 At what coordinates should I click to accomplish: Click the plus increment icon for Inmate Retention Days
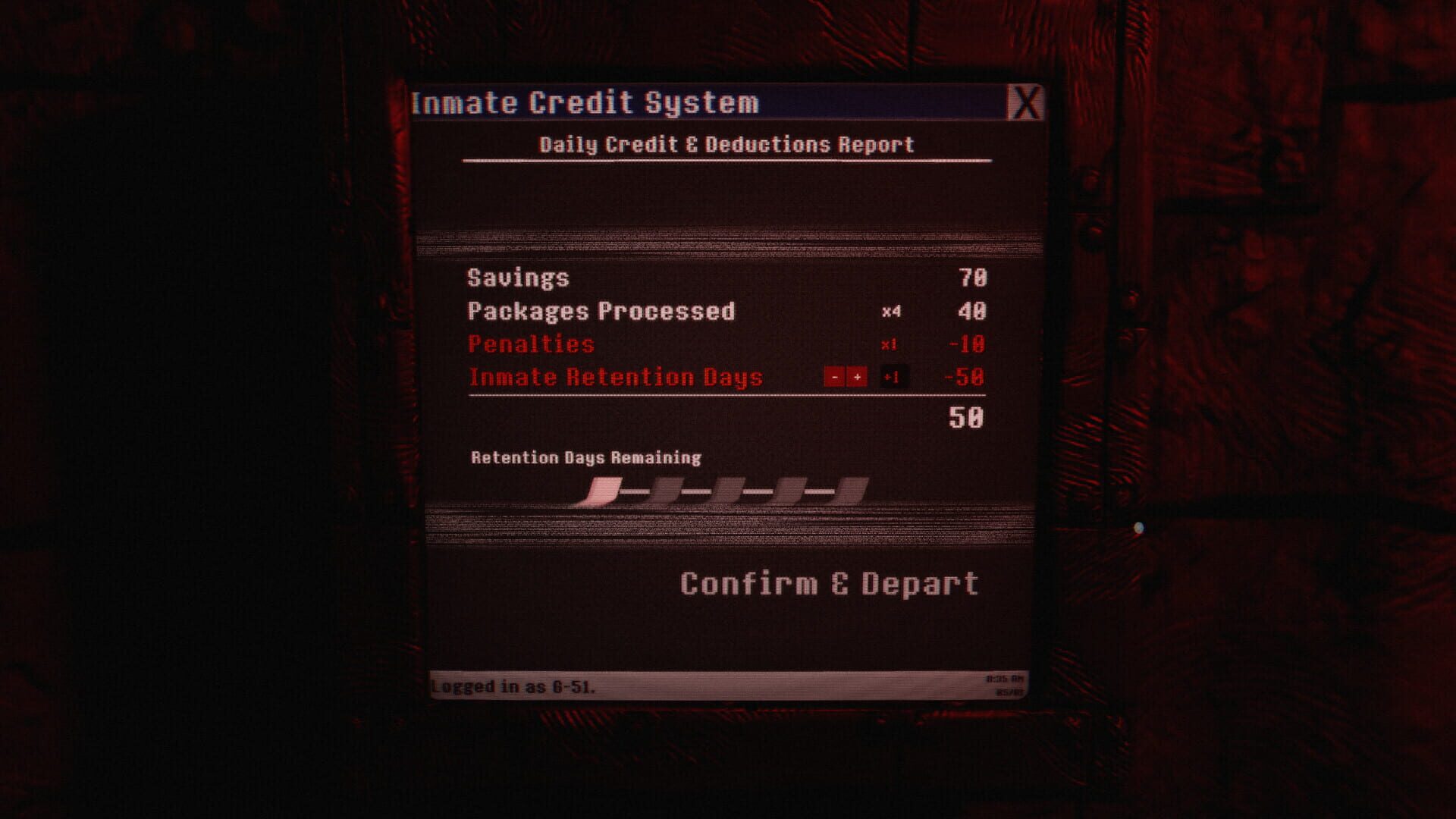[857, 378]
